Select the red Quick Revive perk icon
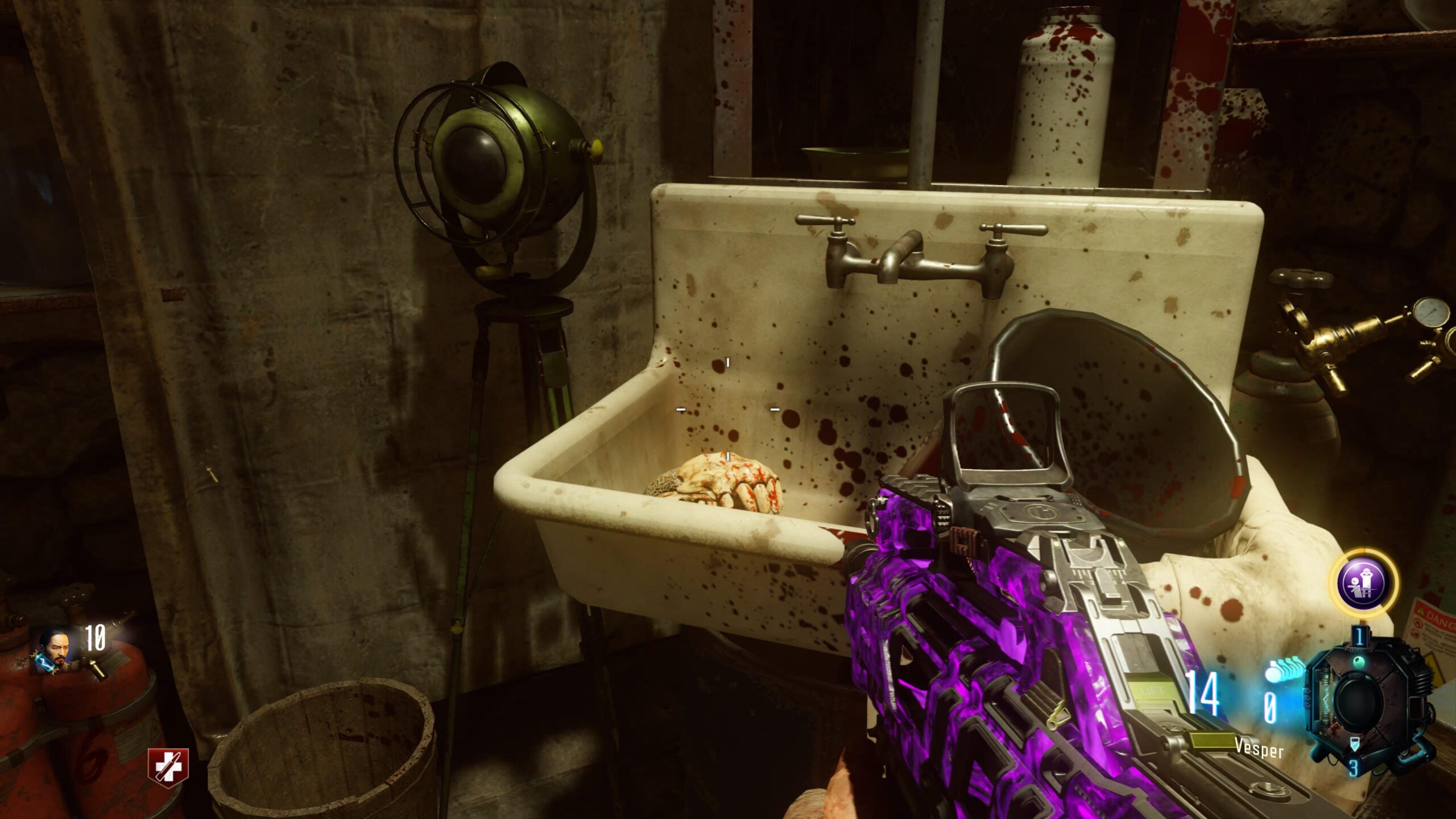Viewport: 1456px width, 819px height. [168, 764]
